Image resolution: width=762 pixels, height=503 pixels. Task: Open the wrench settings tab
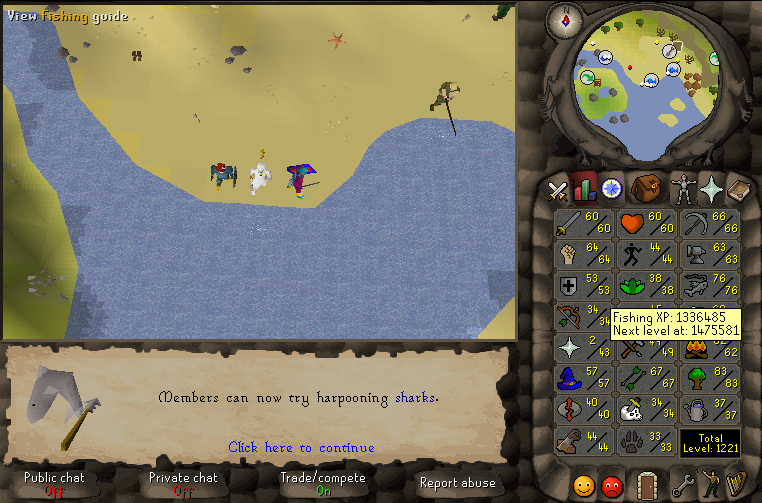683,486
